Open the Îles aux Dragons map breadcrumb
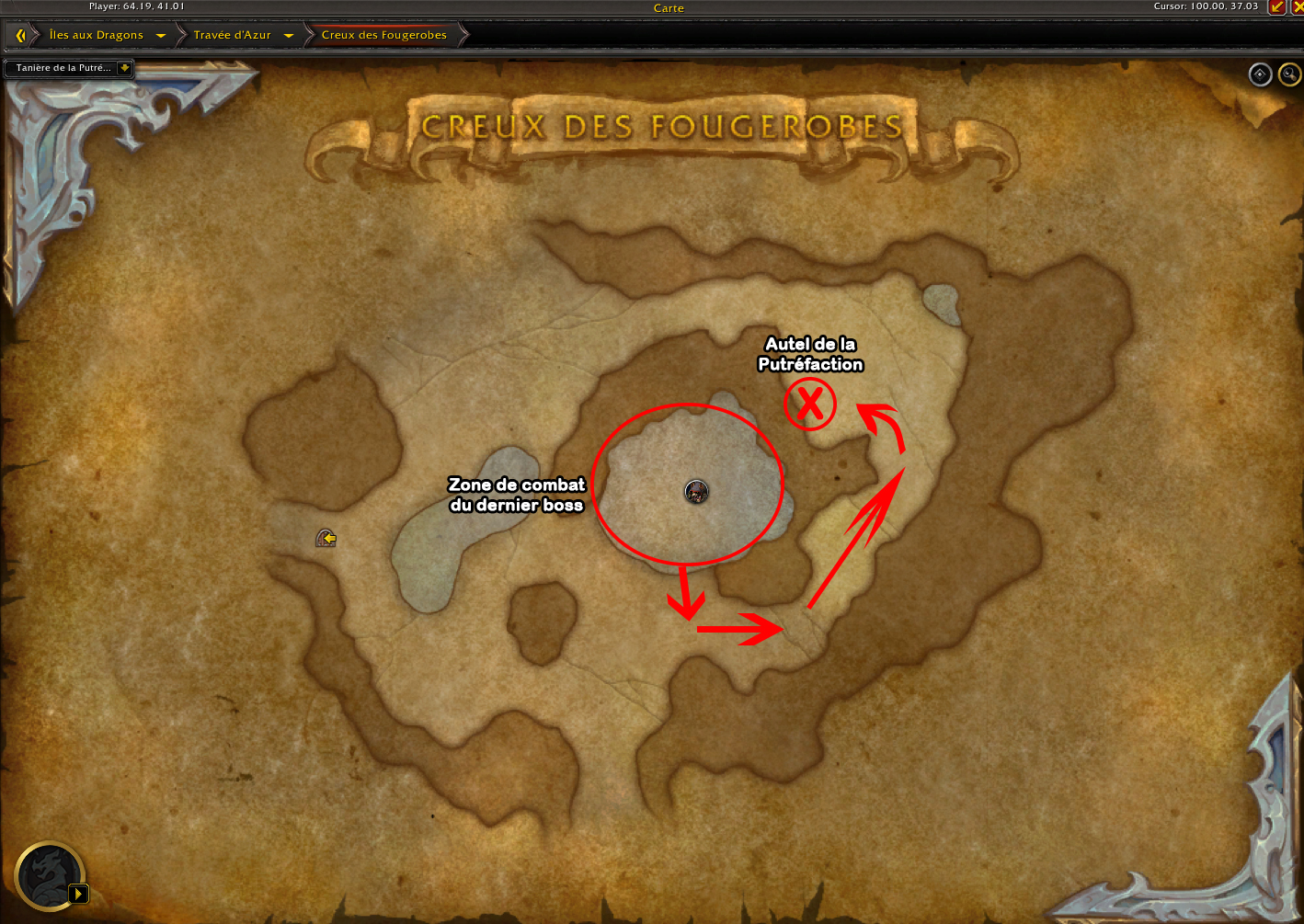 [96, 35]
